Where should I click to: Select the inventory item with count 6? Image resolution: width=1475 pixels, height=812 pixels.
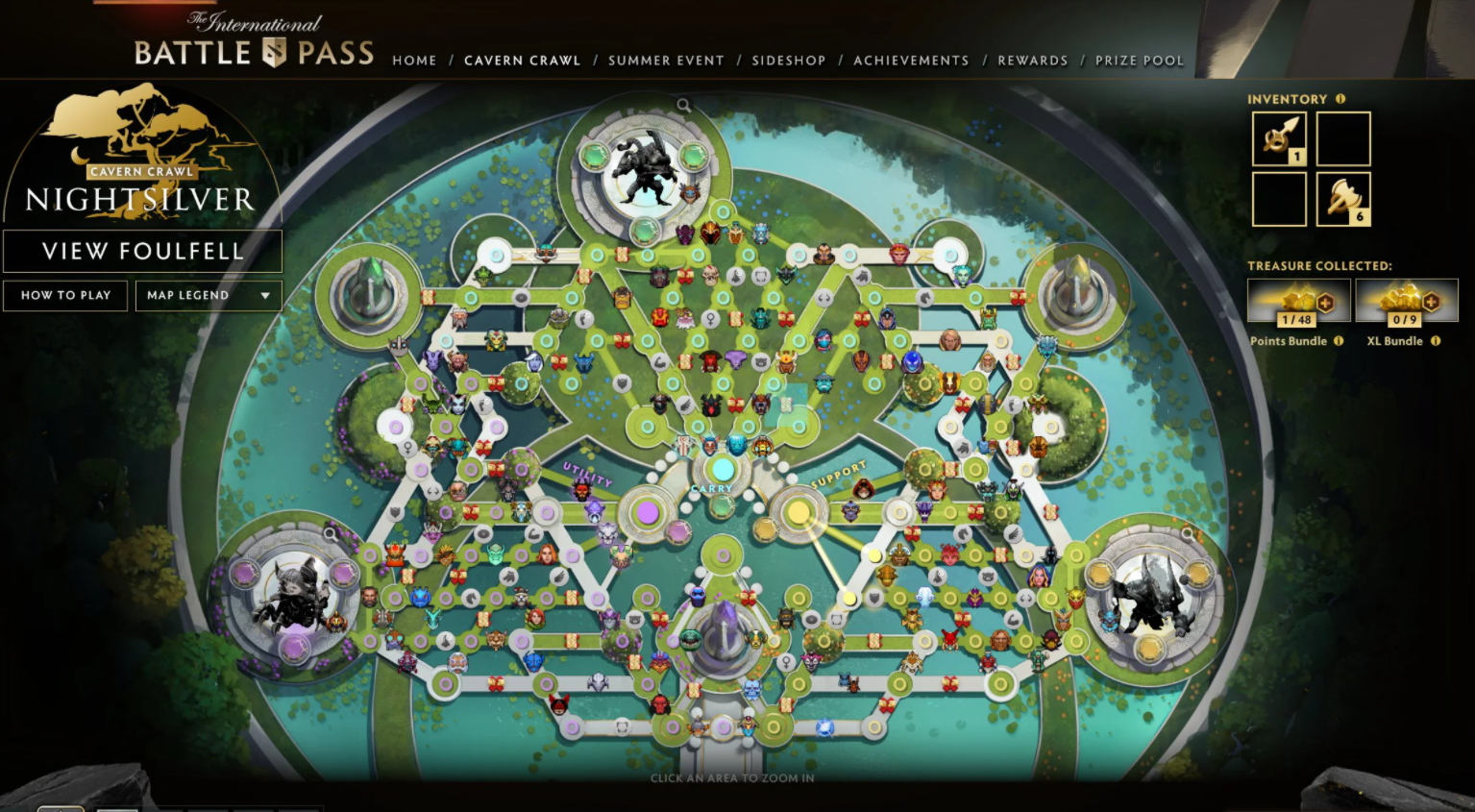1343,199
